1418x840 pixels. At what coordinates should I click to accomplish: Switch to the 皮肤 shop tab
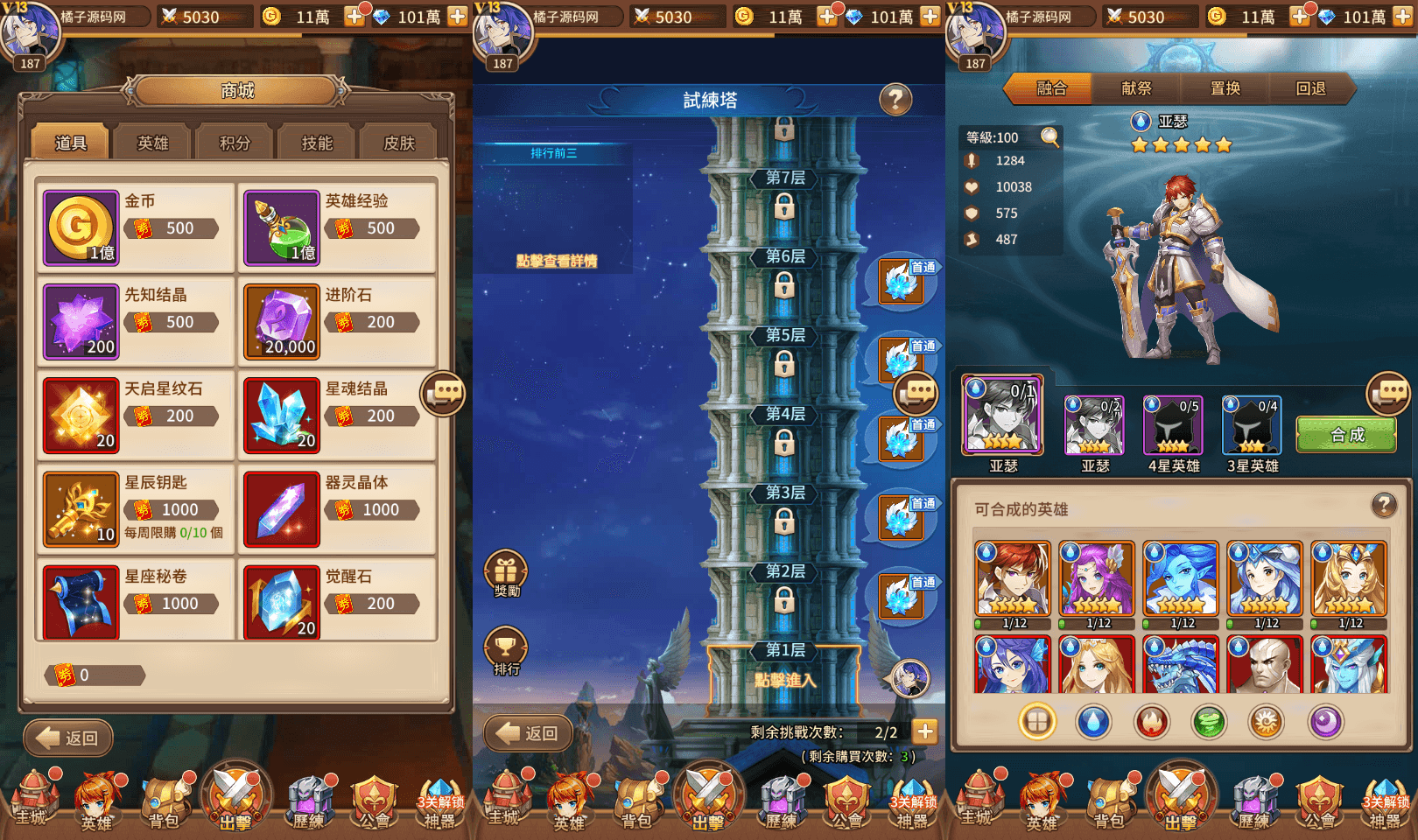pos(398,143)
